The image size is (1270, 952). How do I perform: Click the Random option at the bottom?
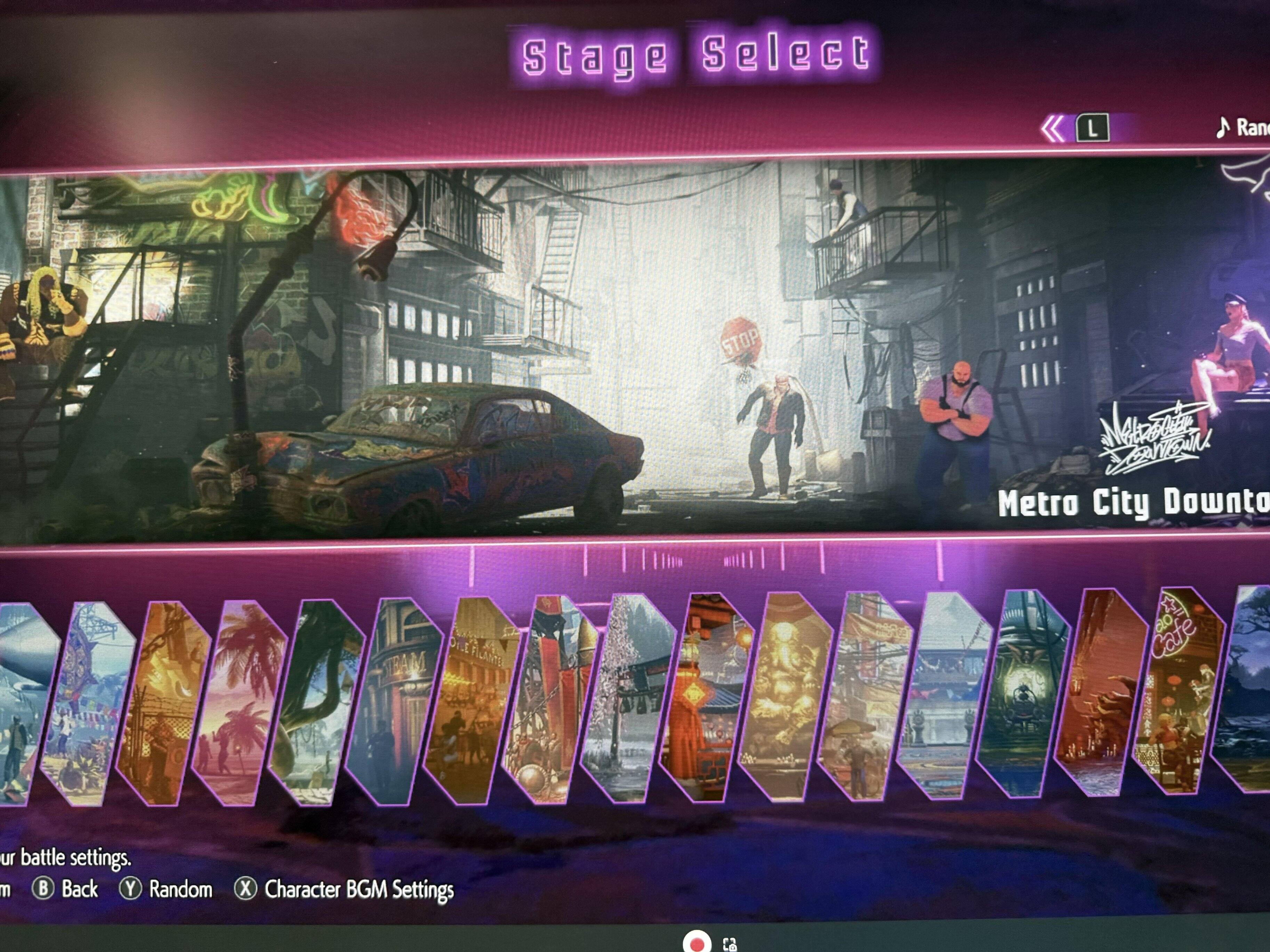[167, 889]
